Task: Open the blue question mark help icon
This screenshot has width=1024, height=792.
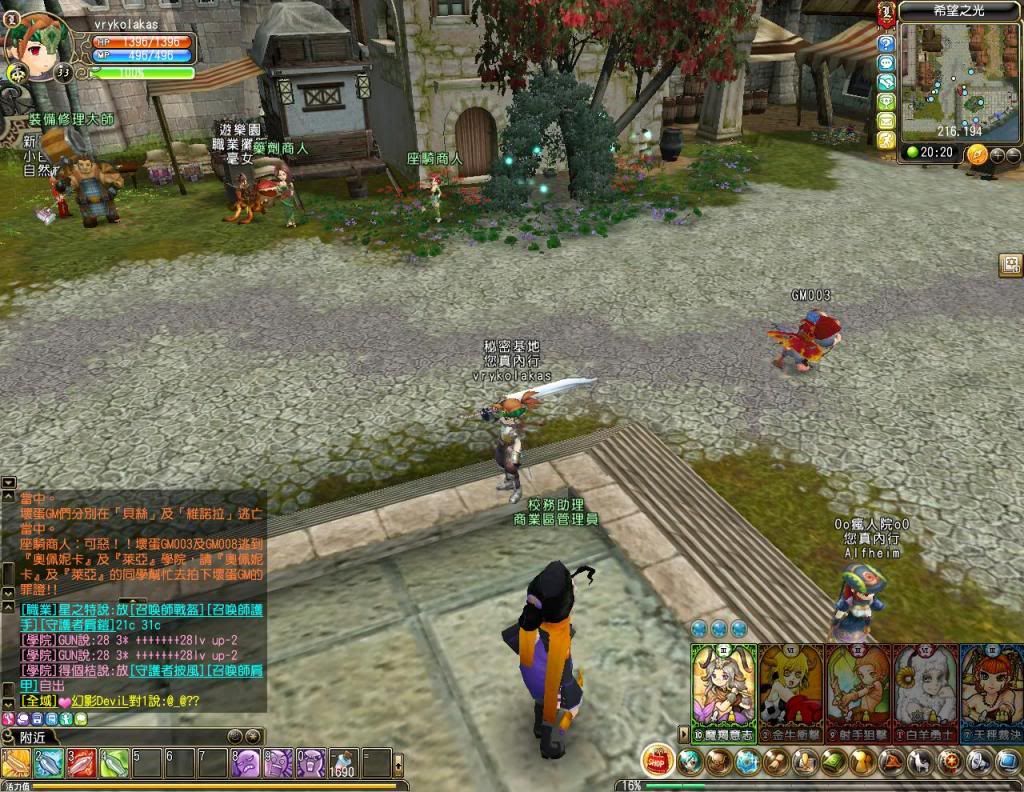Action: click(x=886, y=43)
